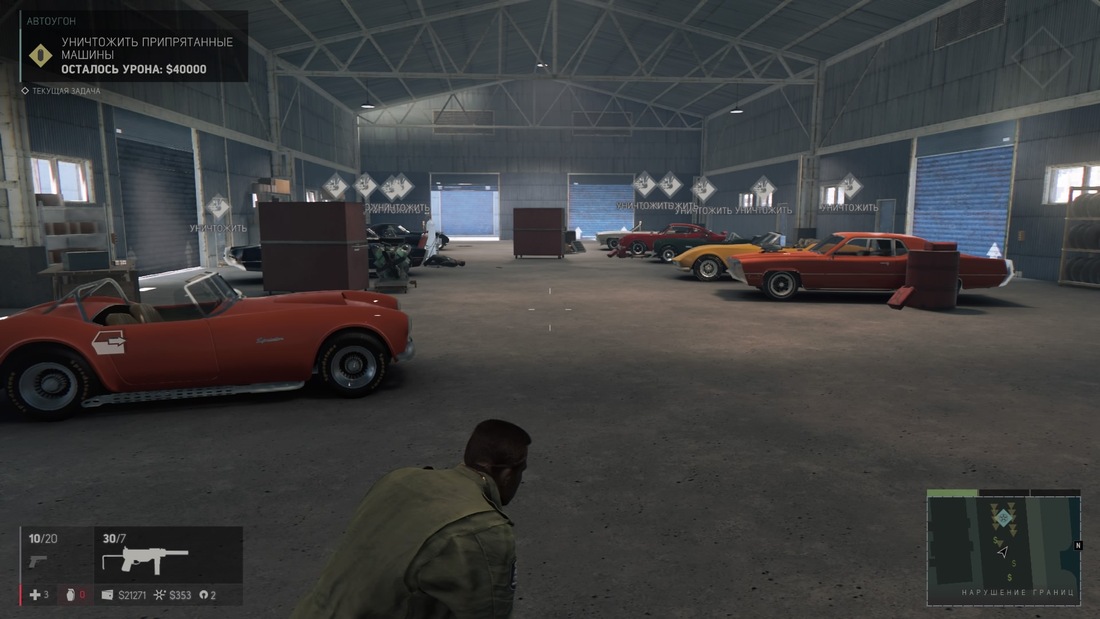Click the yellow diamond objective icon
The height and width of the screenshot is (619, 1100).
[x=40, y=55]
